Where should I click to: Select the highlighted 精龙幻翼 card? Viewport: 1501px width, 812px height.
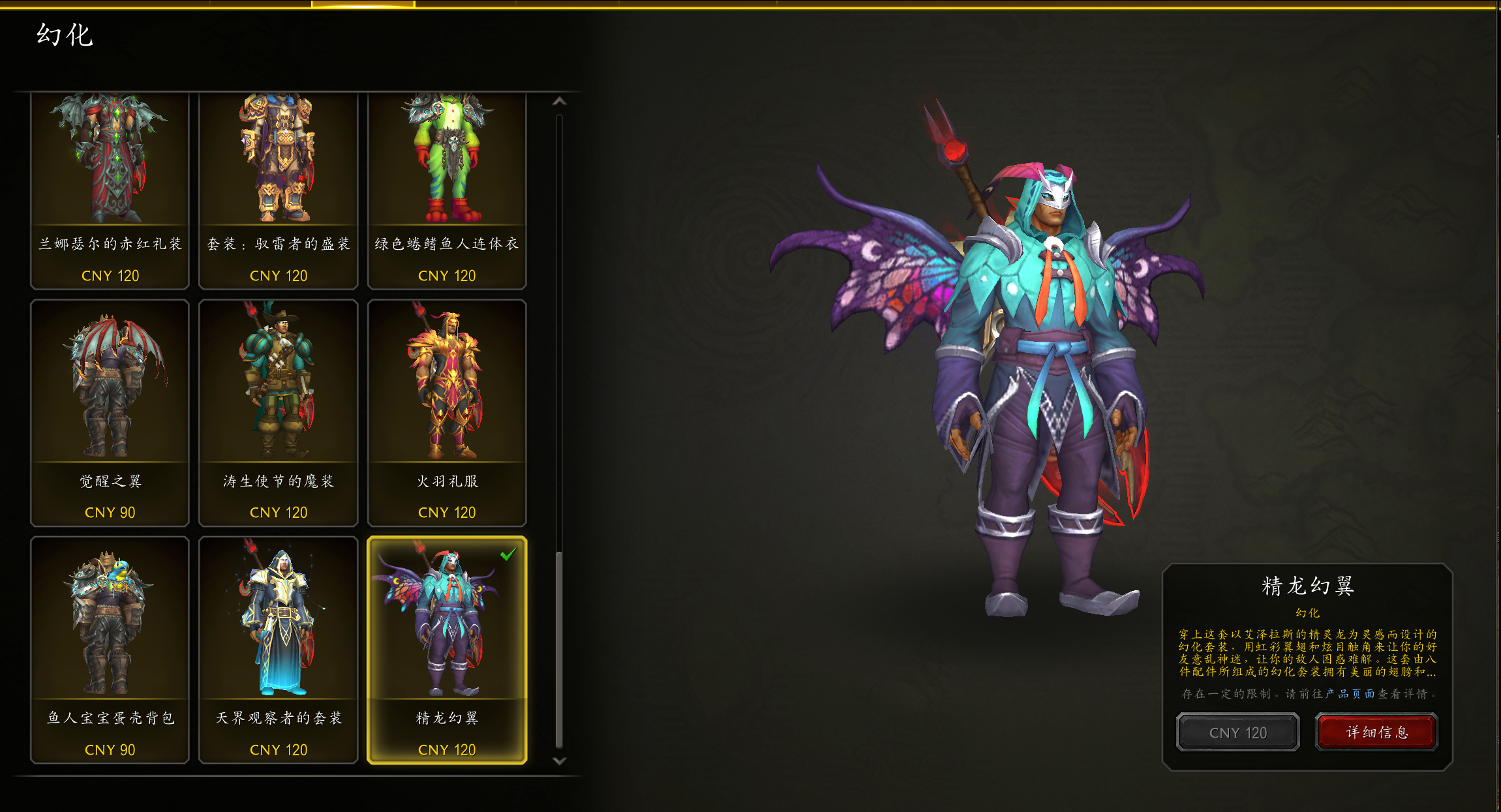(447, 649)
